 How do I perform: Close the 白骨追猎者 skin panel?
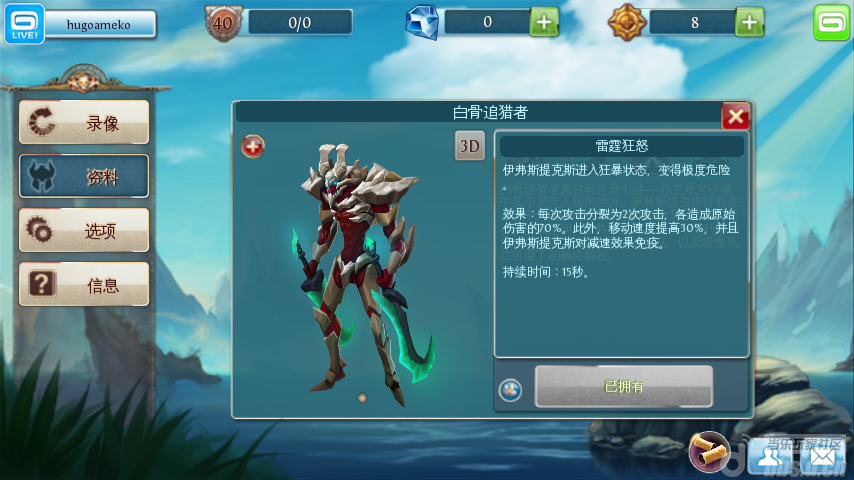[x=736, y=116]
